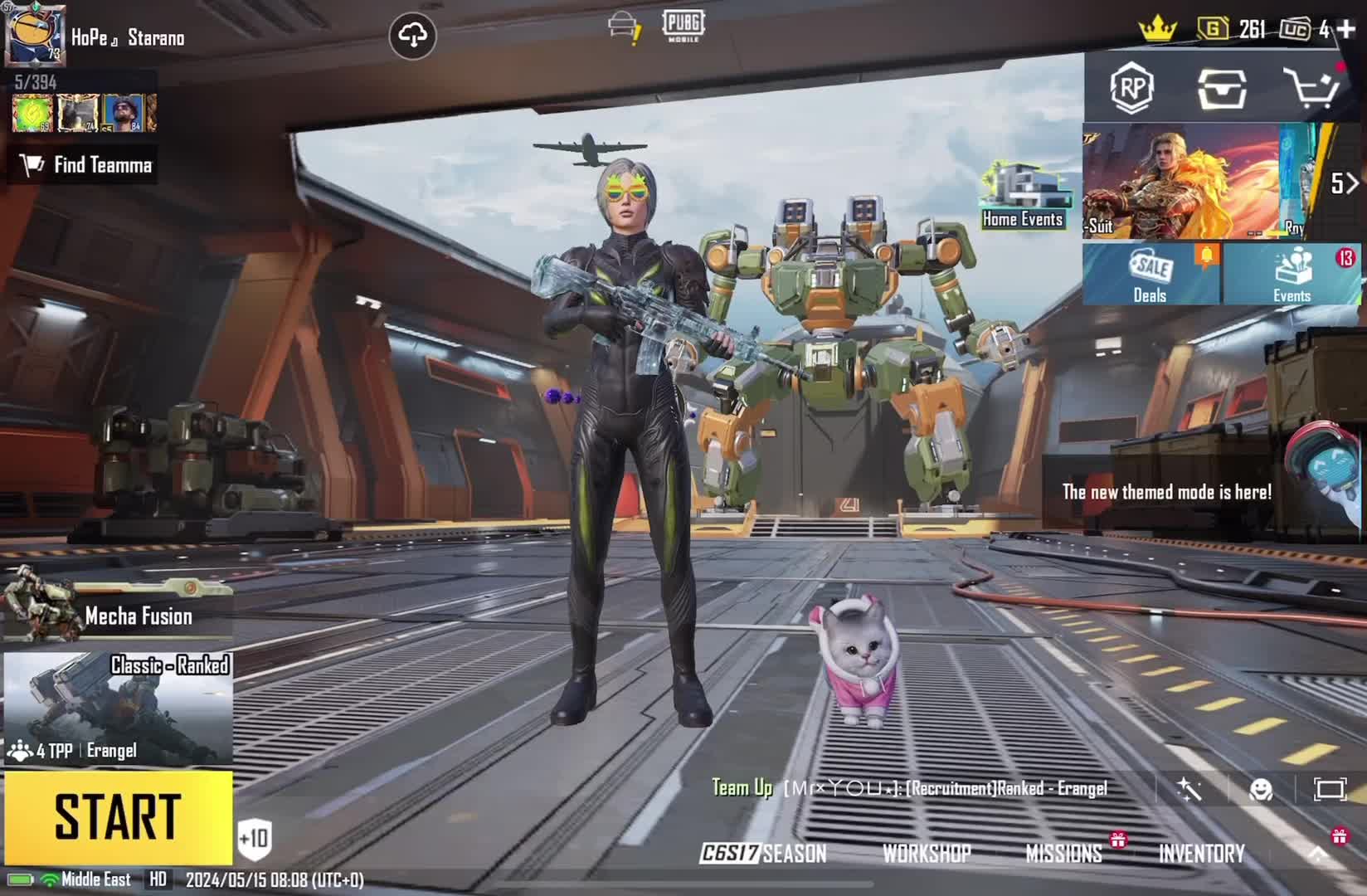Image resolution: width=1367 pixels, height=896 pixels.
Task: Open the Events tile
Action: coord(1292,274)
